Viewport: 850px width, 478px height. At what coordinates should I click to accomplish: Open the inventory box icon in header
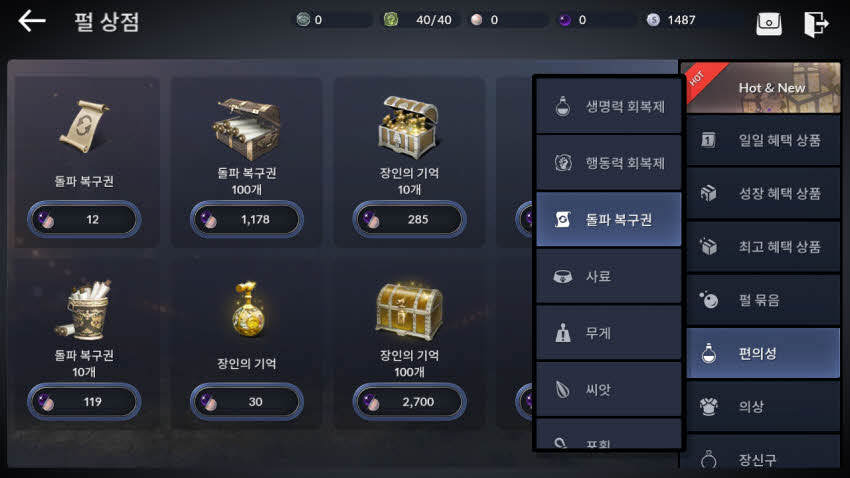click(x=769, y=23)
